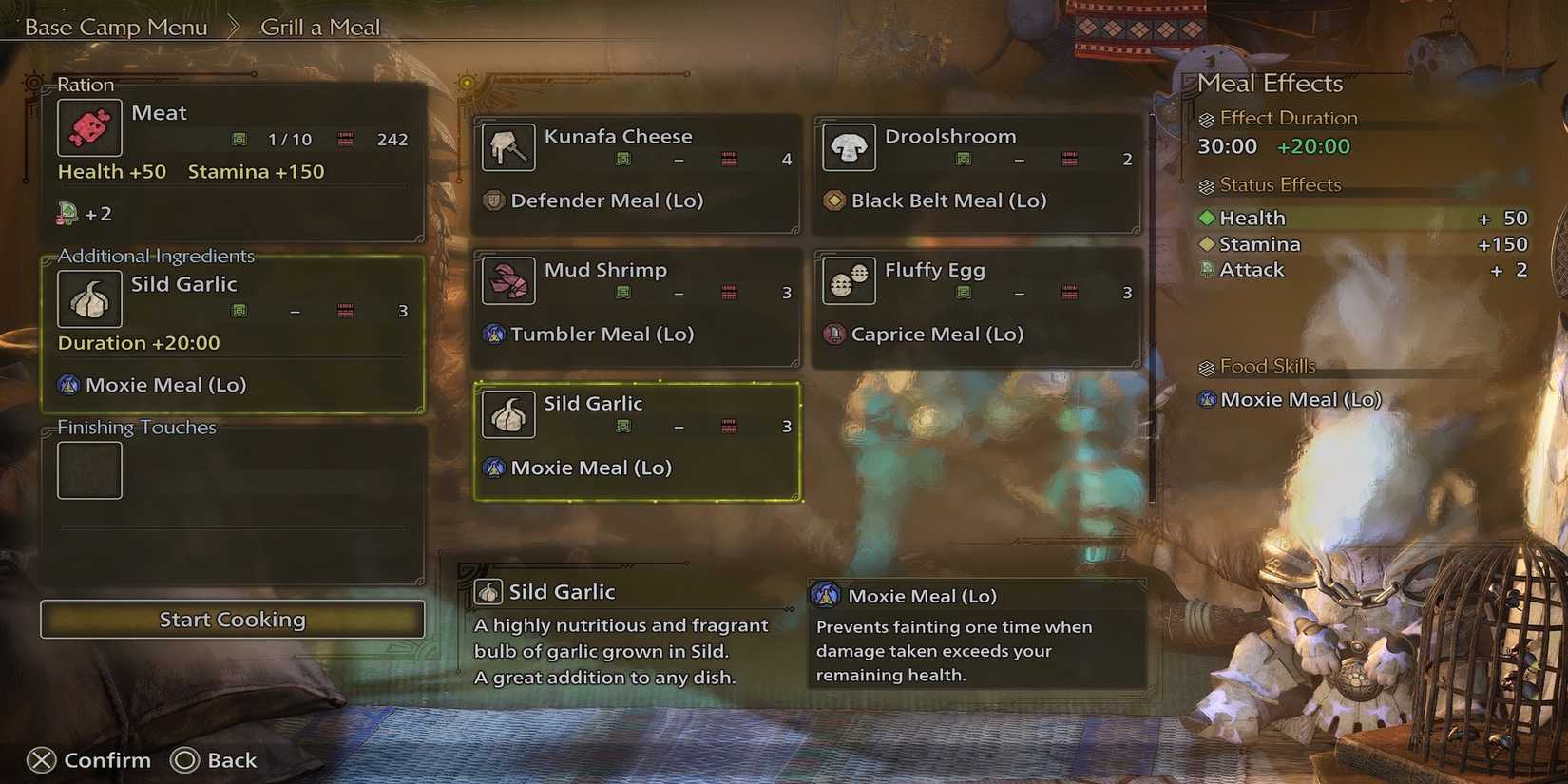Select the Droolshroom ingredient icon
1568x784 pixels.
tap(849, 147)
